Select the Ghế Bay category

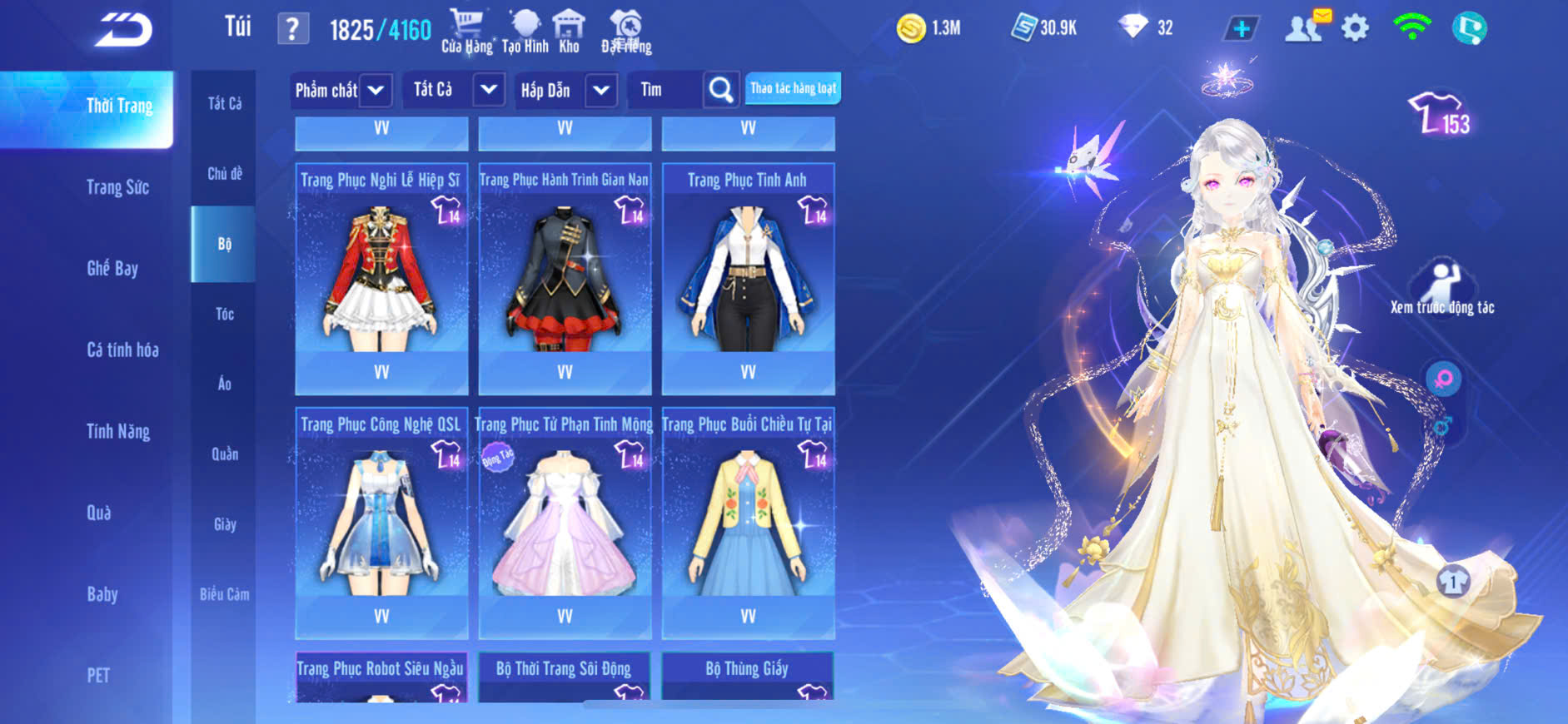click(112, 268)
